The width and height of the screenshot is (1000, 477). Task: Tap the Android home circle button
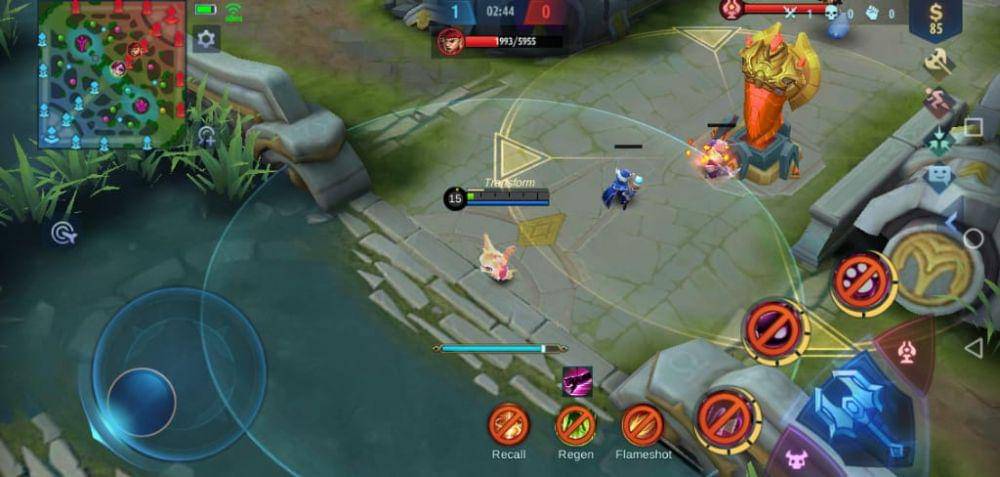(x=973, y=238)
